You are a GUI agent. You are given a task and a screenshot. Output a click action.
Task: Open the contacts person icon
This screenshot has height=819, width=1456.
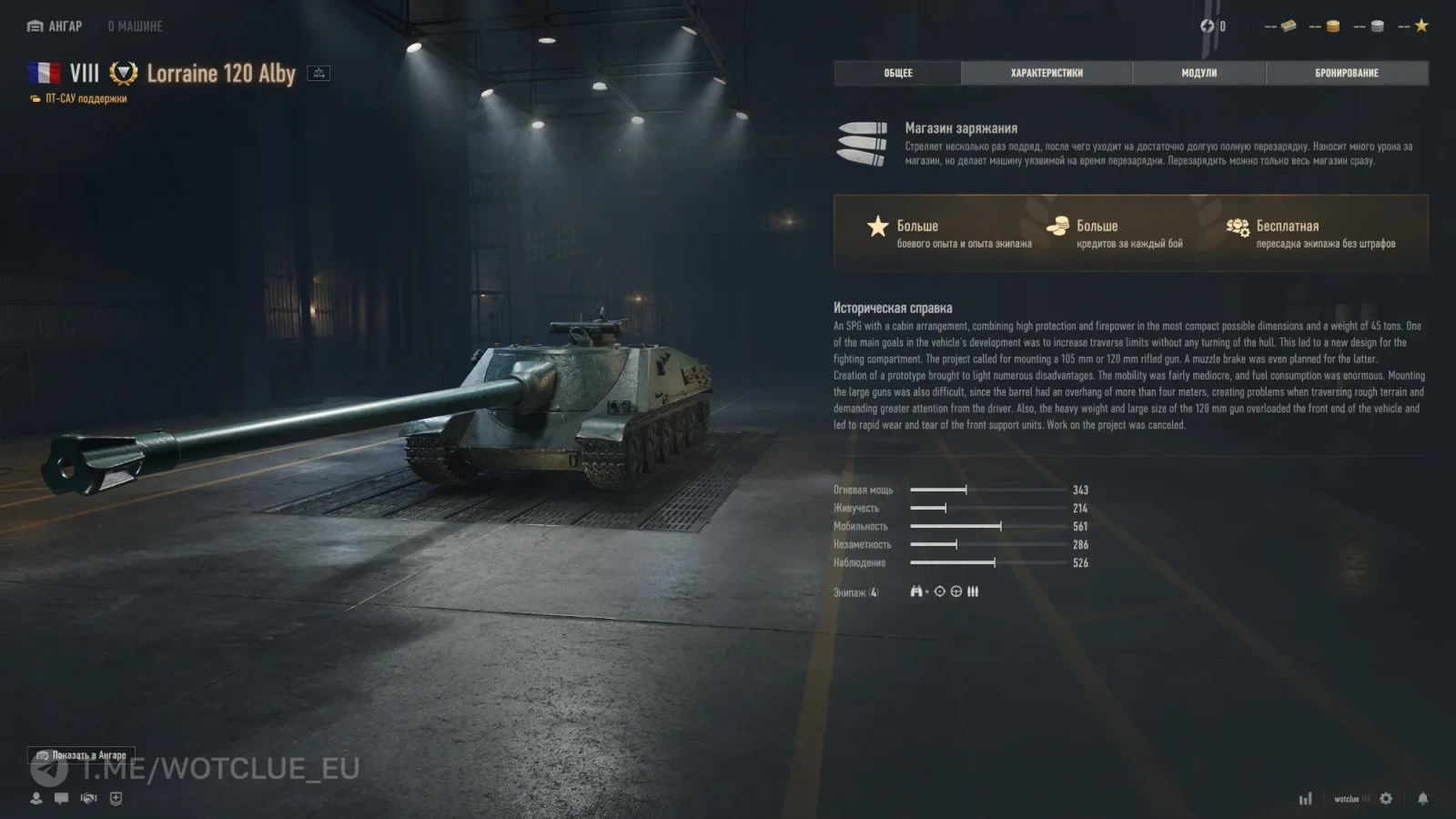pyautogui.click(x=36, y=798)
